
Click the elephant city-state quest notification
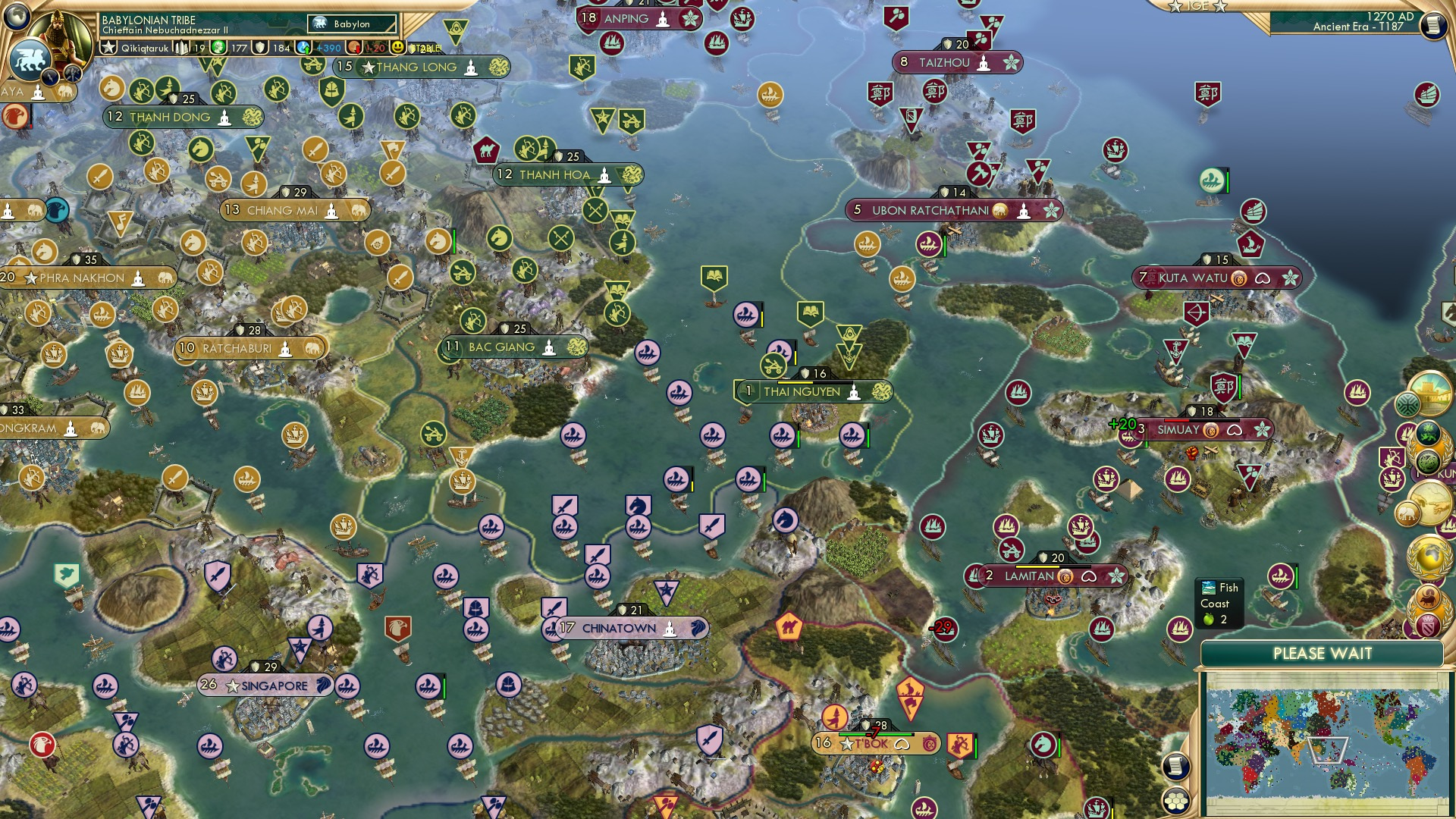1407,513
